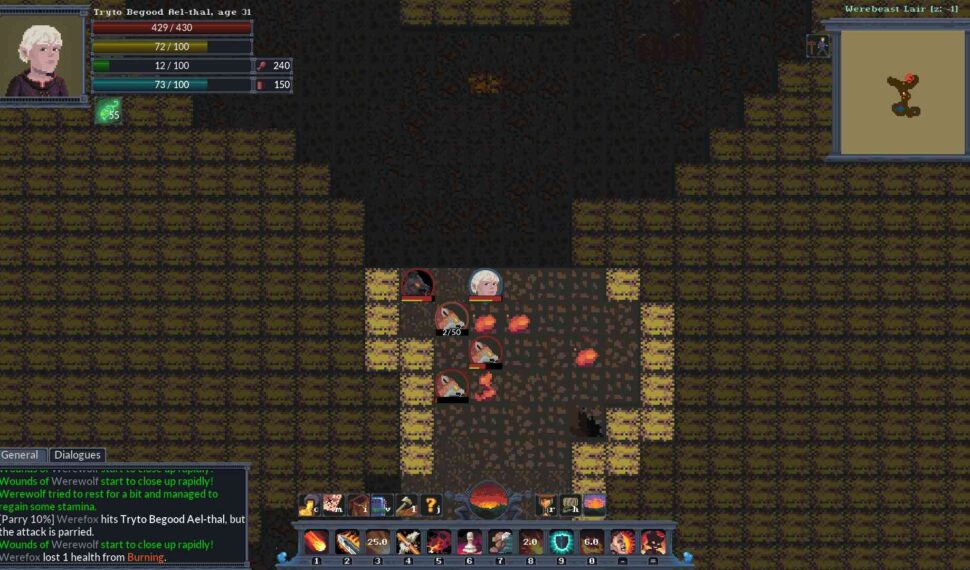This screenshot has width=970, height=570.
Task: Select the General log tab
Action: [x=20, y=455]
